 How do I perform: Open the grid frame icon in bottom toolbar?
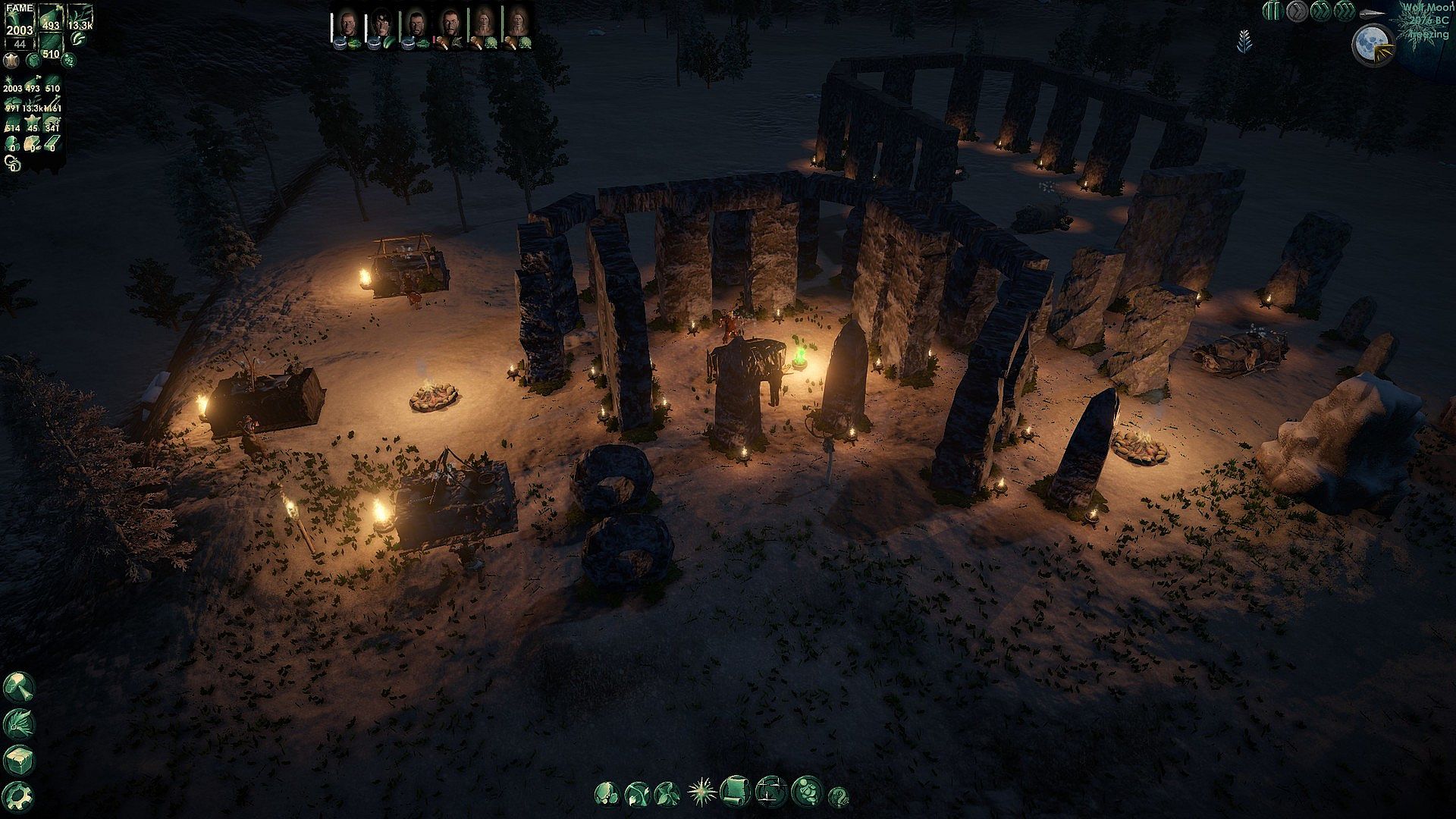(770, 792)
